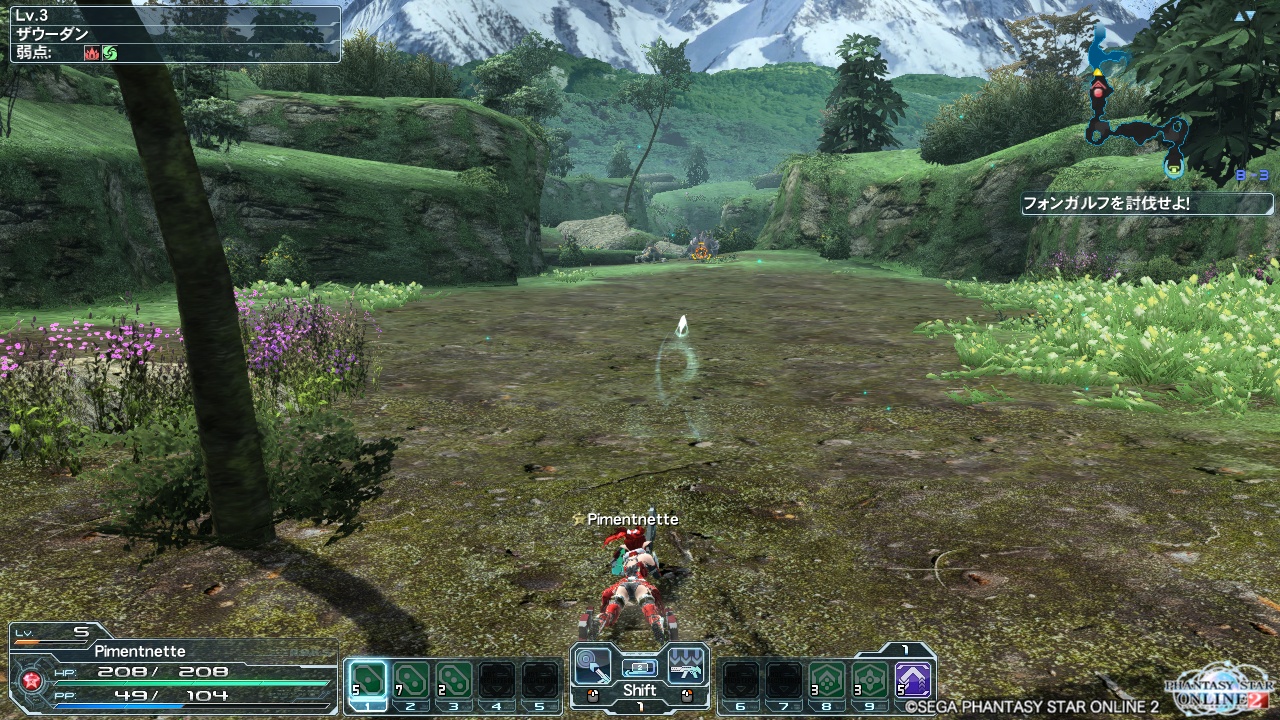Use the item in hotbar slot 2
The image size is (1280, 720).
click(x=411, y=680)
